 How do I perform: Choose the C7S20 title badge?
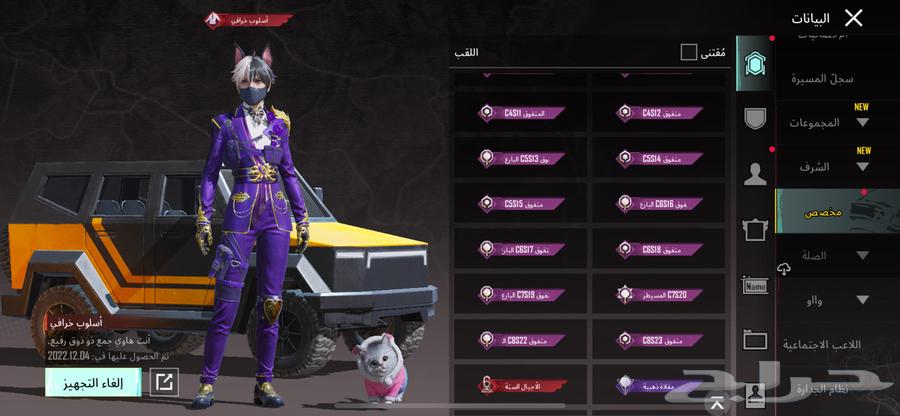pos(656,294)
